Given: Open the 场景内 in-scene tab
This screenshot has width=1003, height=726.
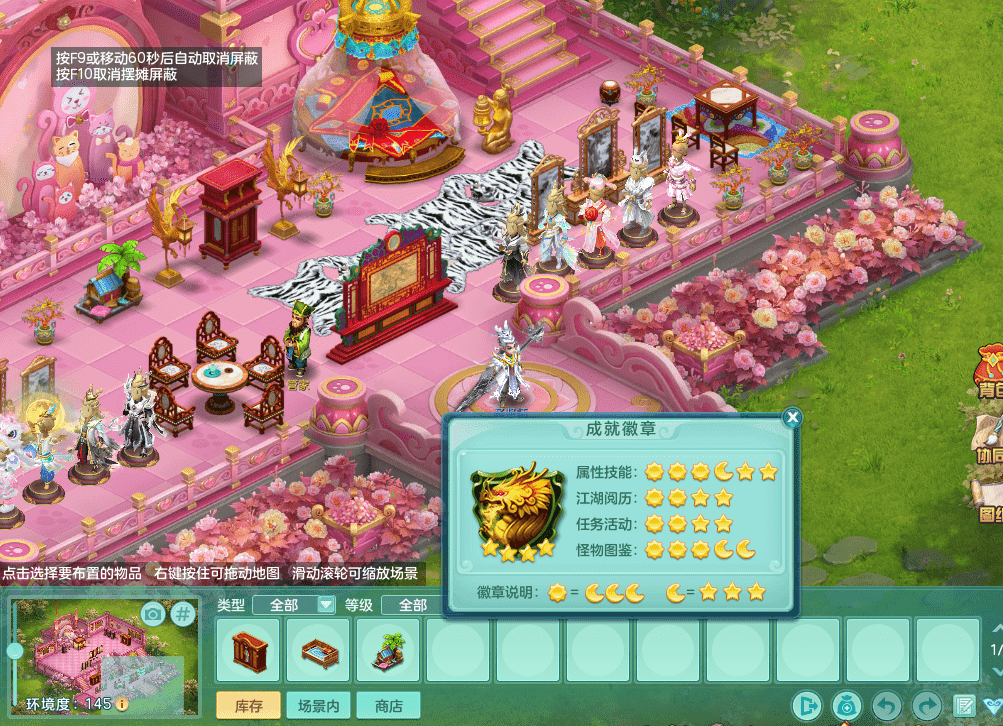Looking at the screenshot, I should point(317,706).
